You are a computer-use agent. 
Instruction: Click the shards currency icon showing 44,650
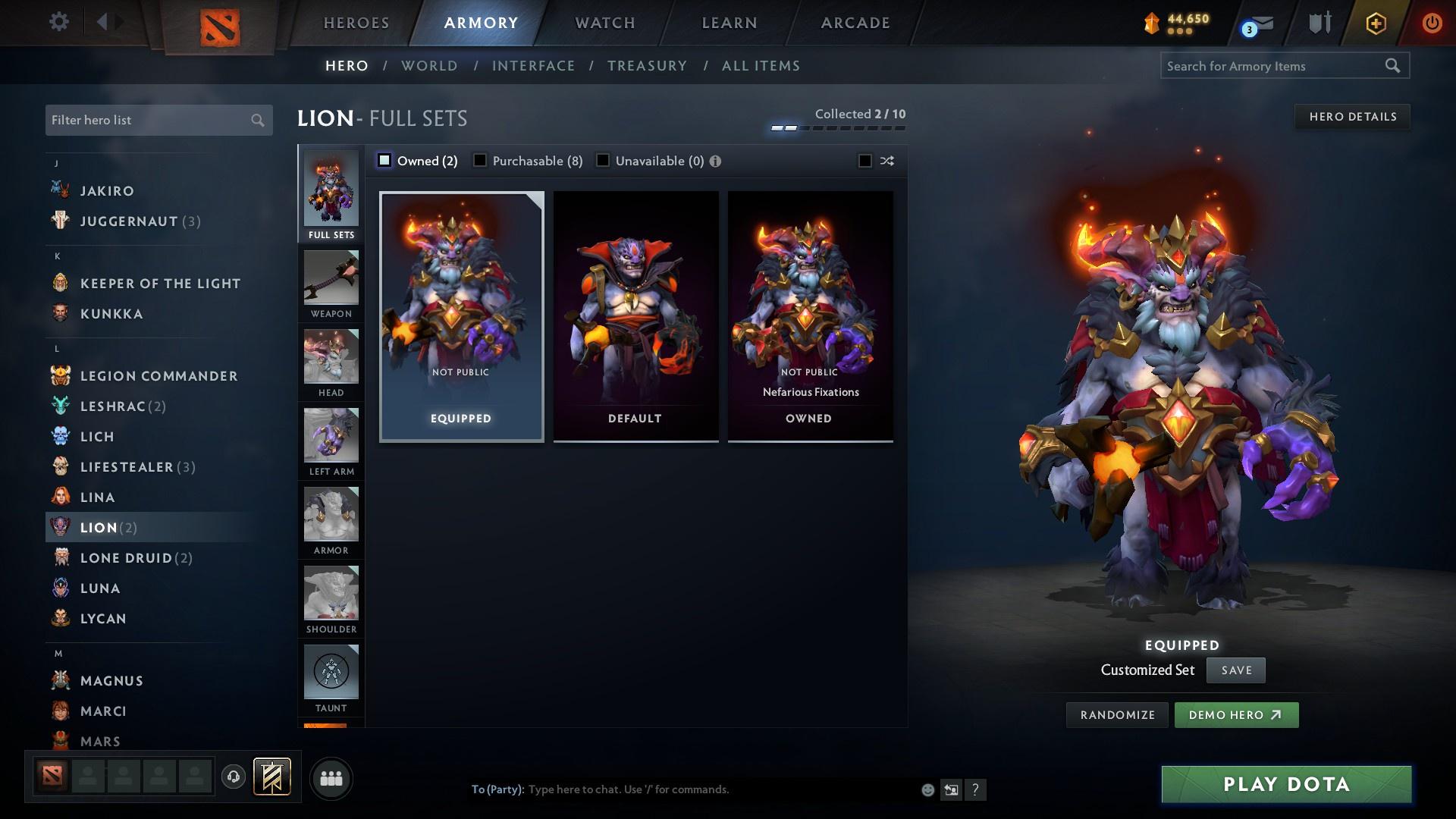[x=1150, y=23]
